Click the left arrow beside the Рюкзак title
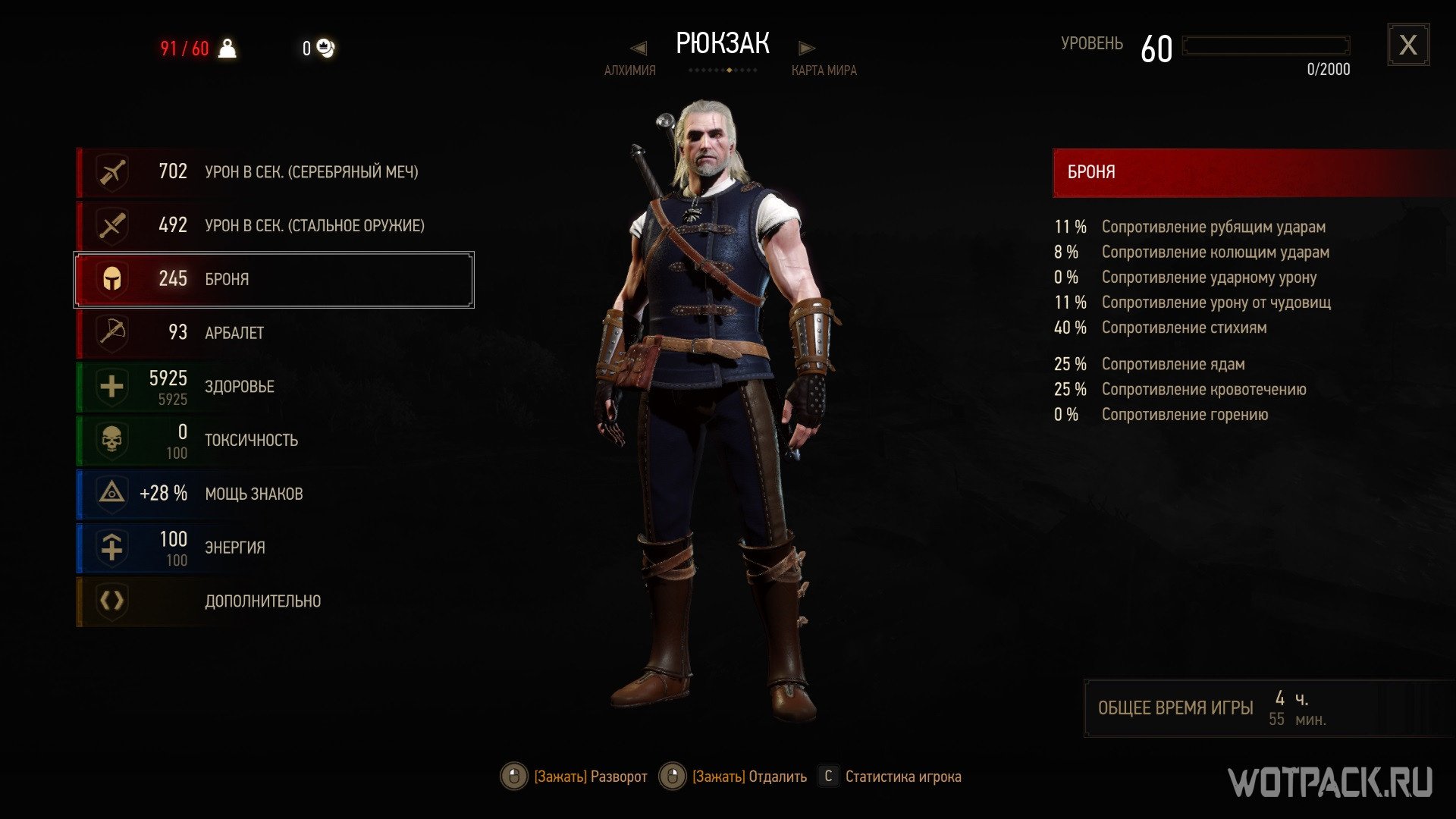Screen dimensions: 1456x819 tap(639, 49)
